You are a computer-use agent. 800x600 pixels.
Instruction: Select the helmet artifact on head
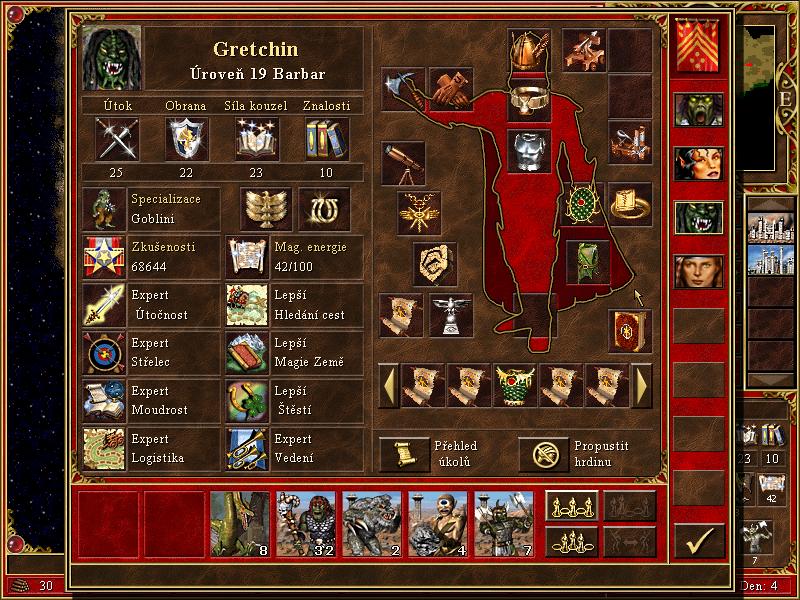[528, 50]
